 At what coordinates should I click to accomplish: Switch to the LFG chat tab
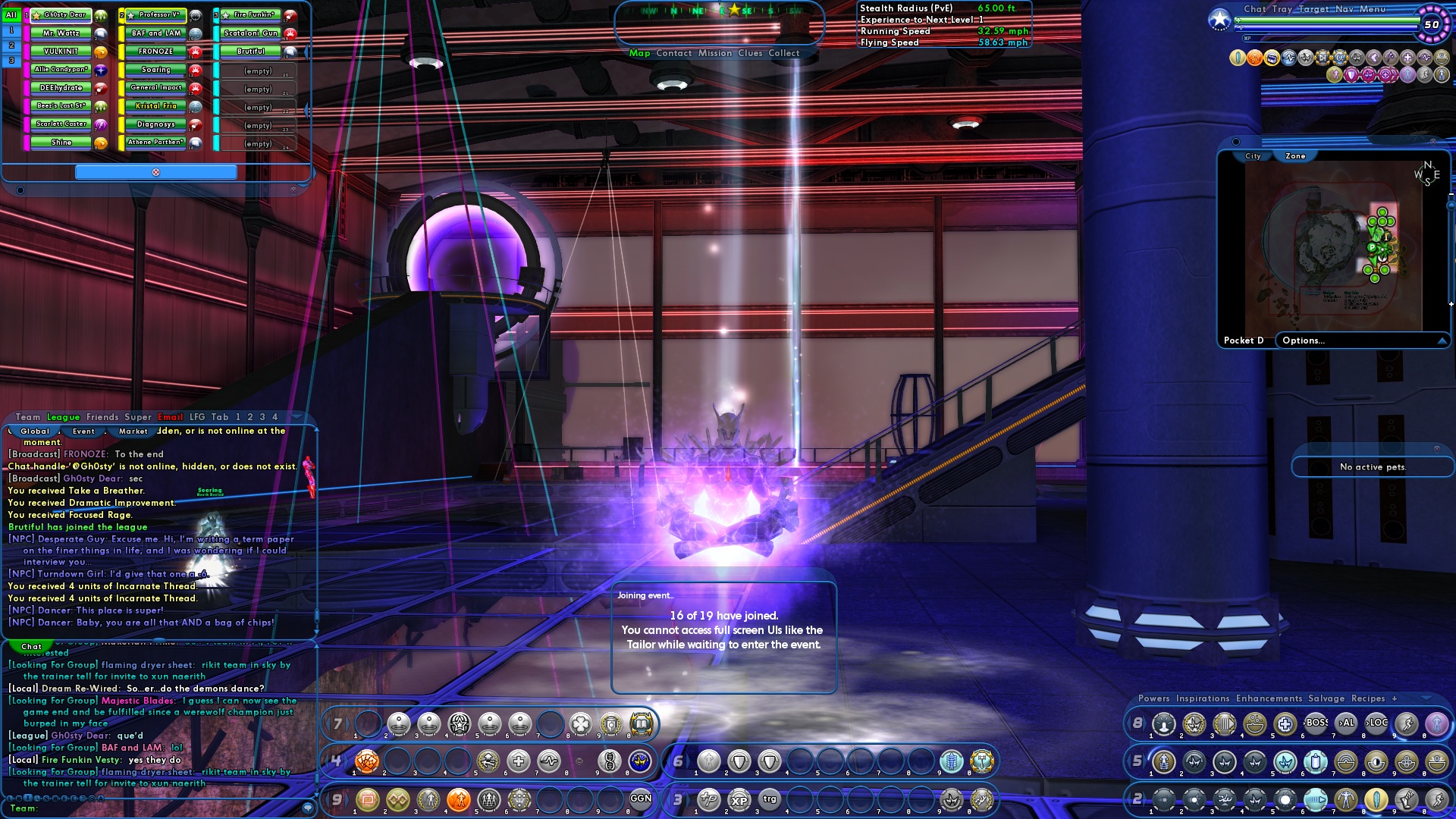pos(197,417)
